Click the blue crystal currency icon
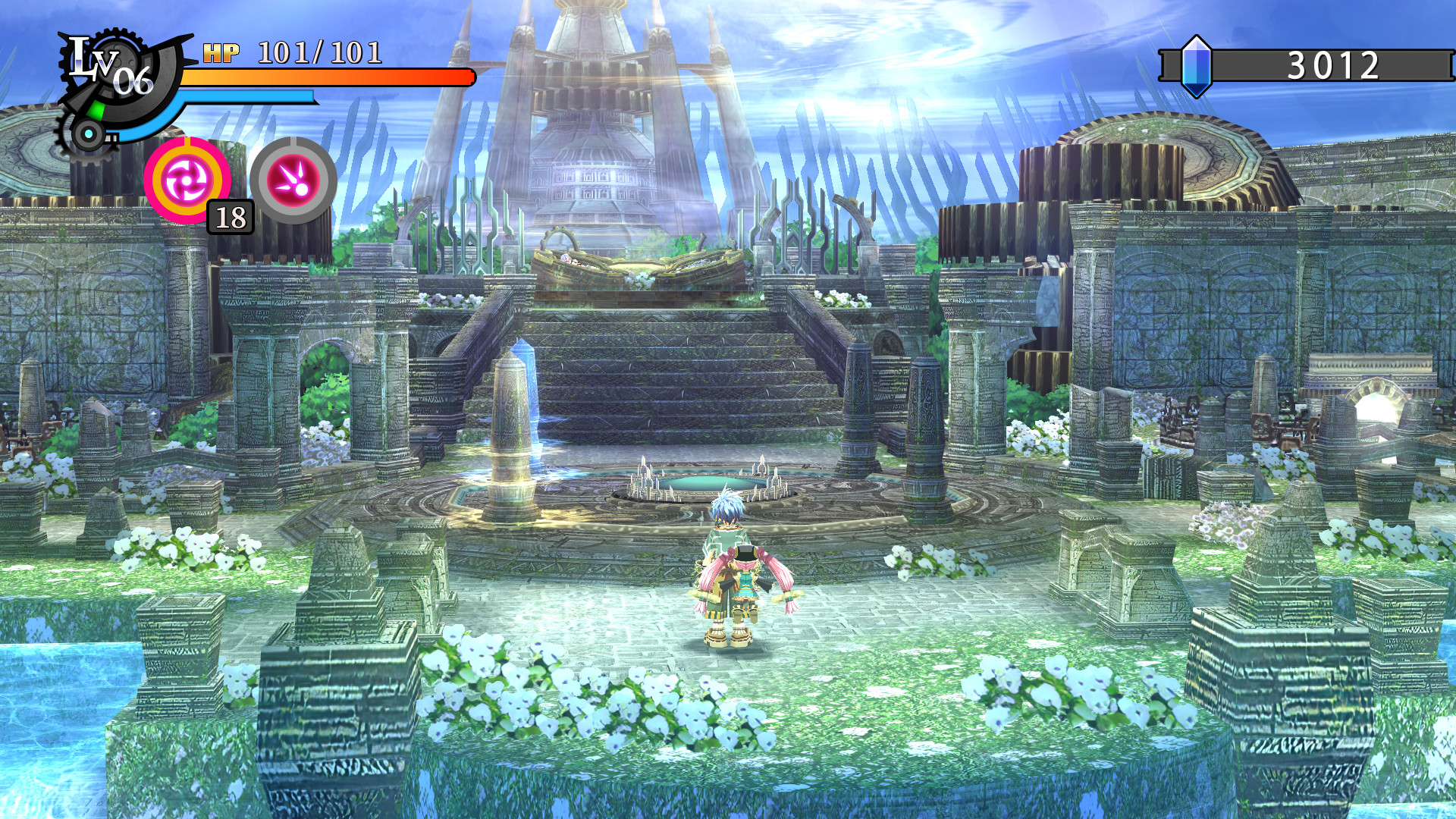This screenshot has width=1456, height=819. 1196,67
